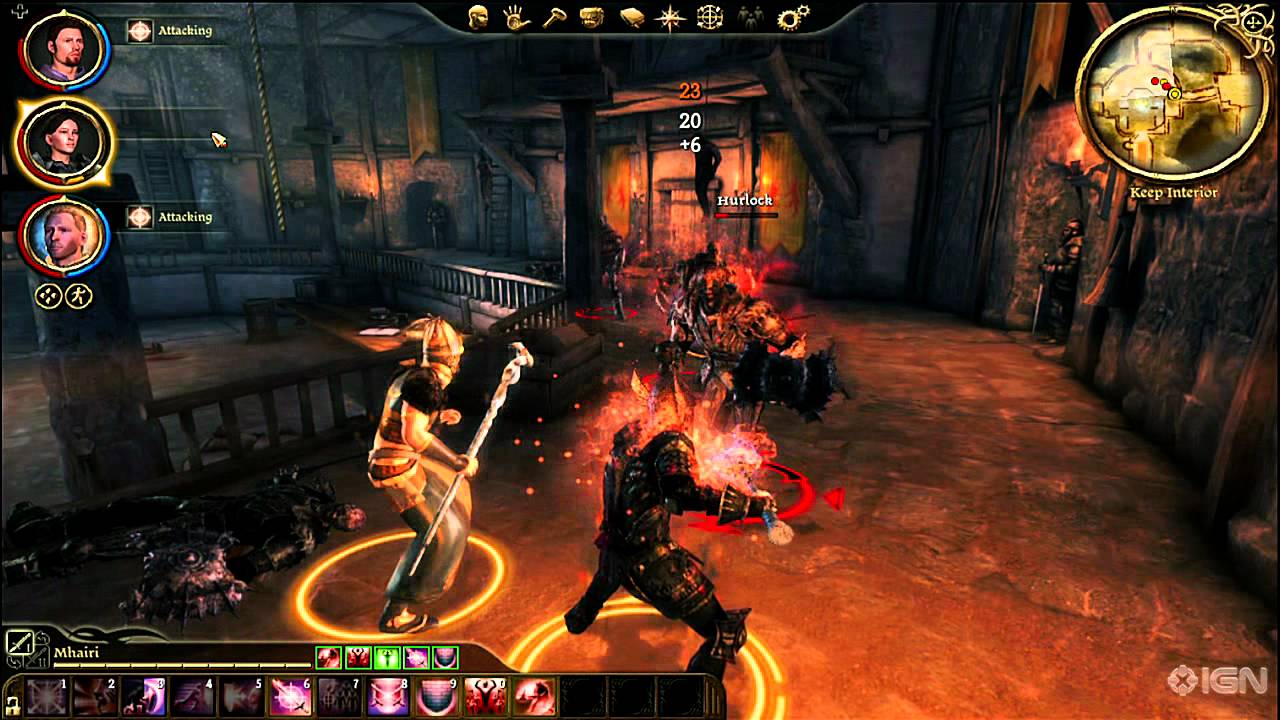
Task: Open the gears options menu
Action: coord(794,17)
